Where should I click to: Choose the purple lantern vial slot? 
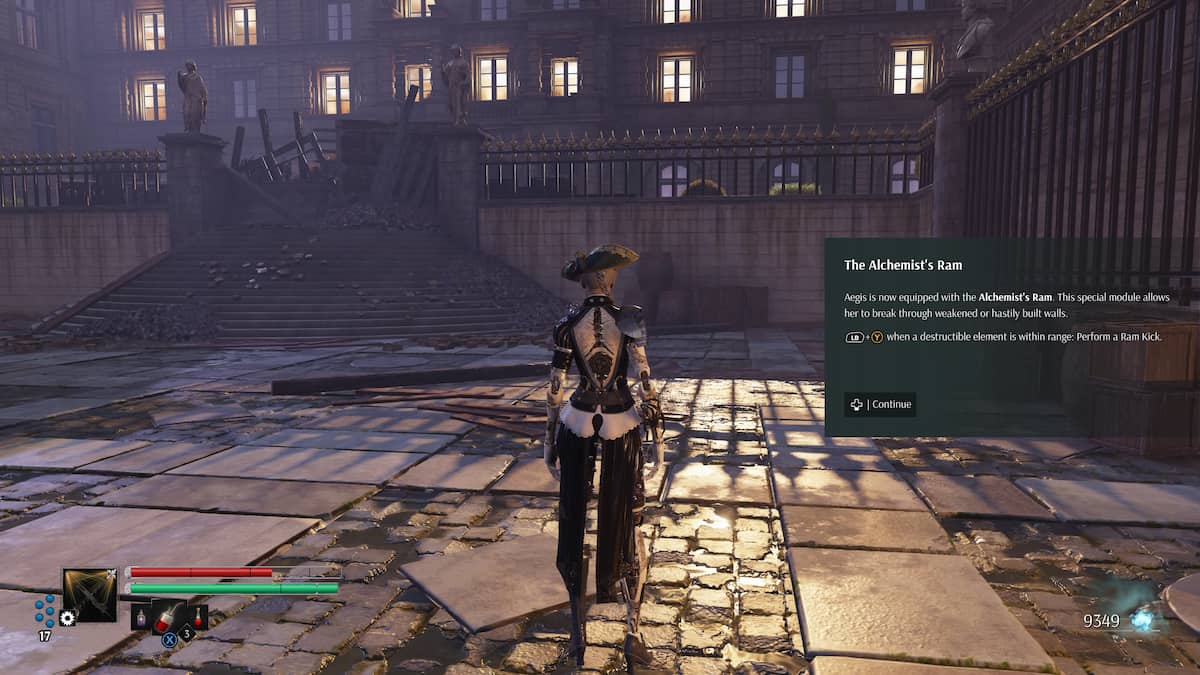140,616
